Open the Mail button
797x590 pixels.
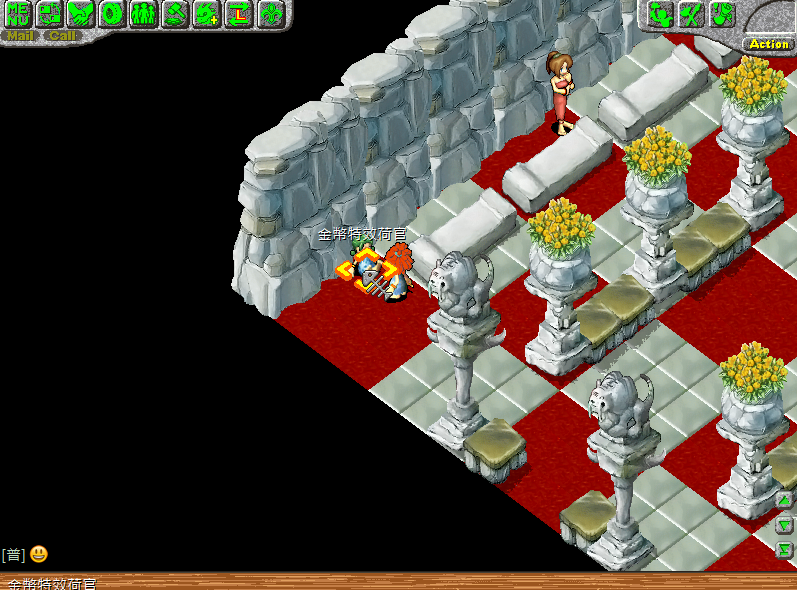tap(19, 36)
